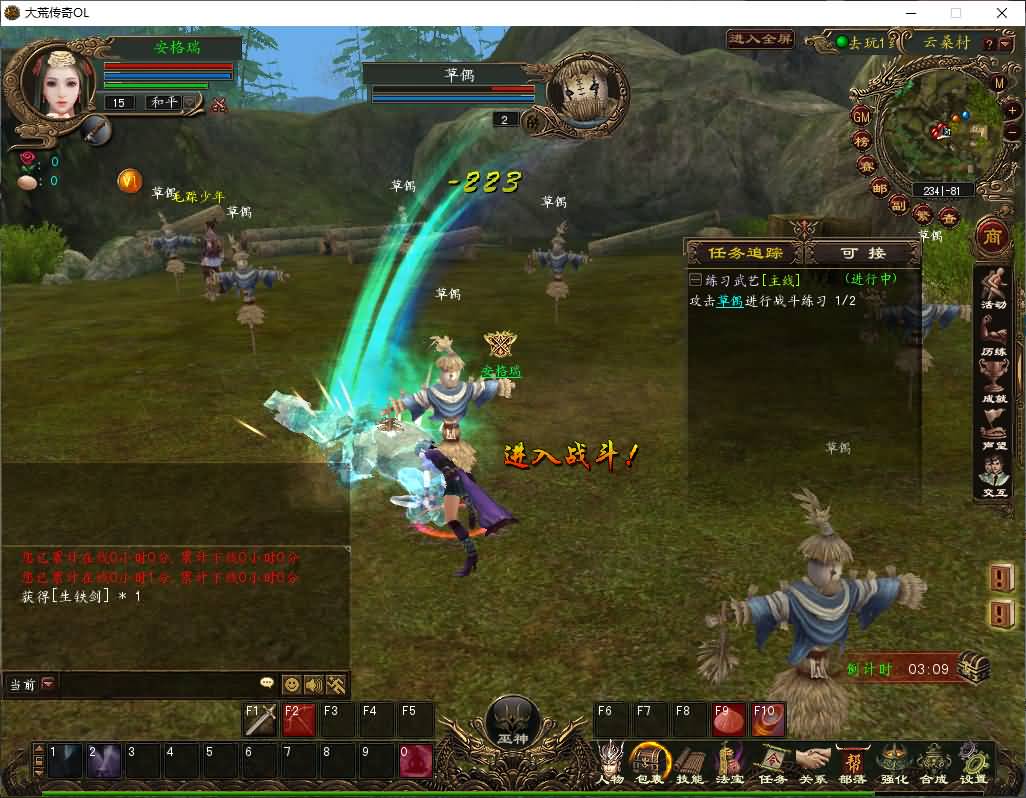The image size is (1026, 798).
Task: Click the 进入全屏 fullscreen button
Action: click(760, 39)
